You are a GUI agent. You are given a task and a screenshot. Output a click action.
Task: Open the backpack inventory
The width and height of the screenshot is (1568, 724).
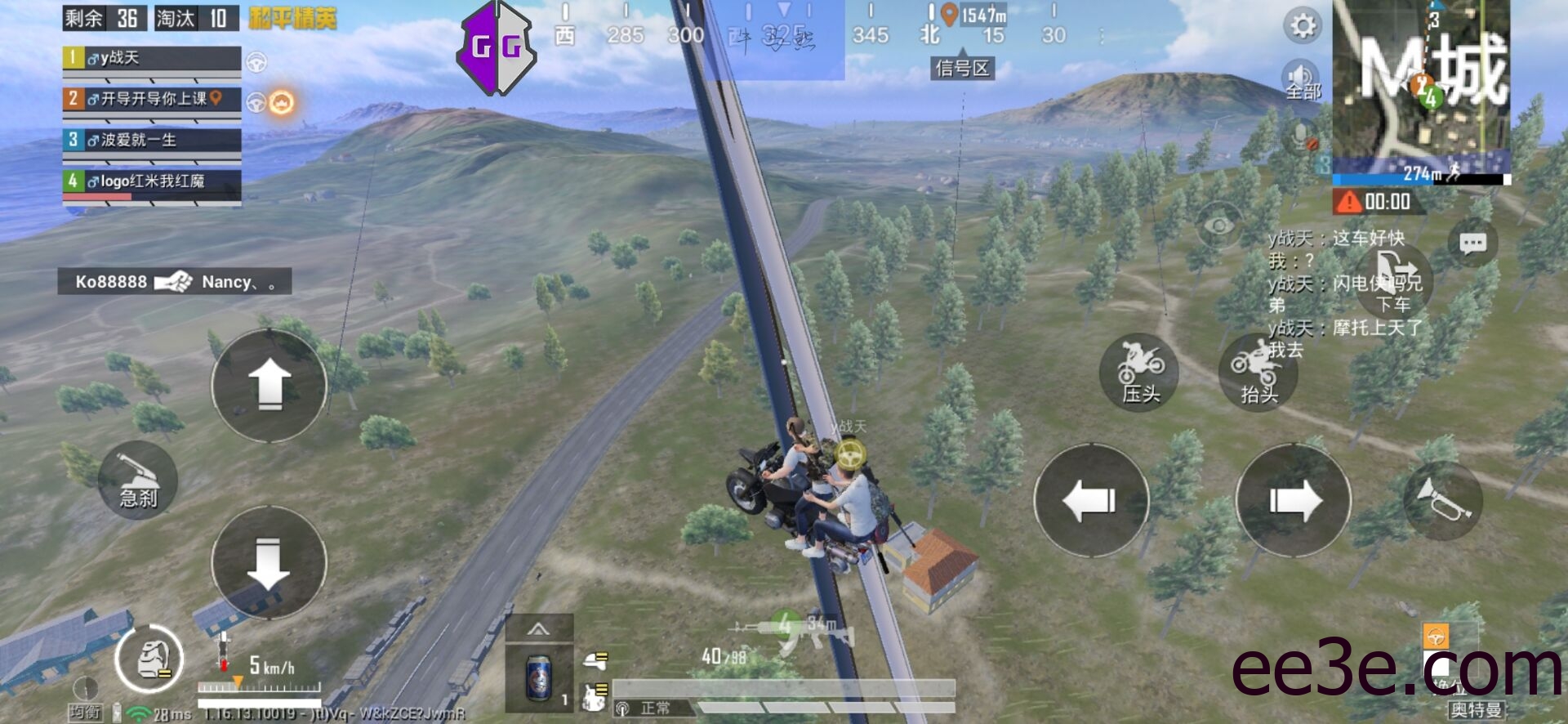click(149, 659)
